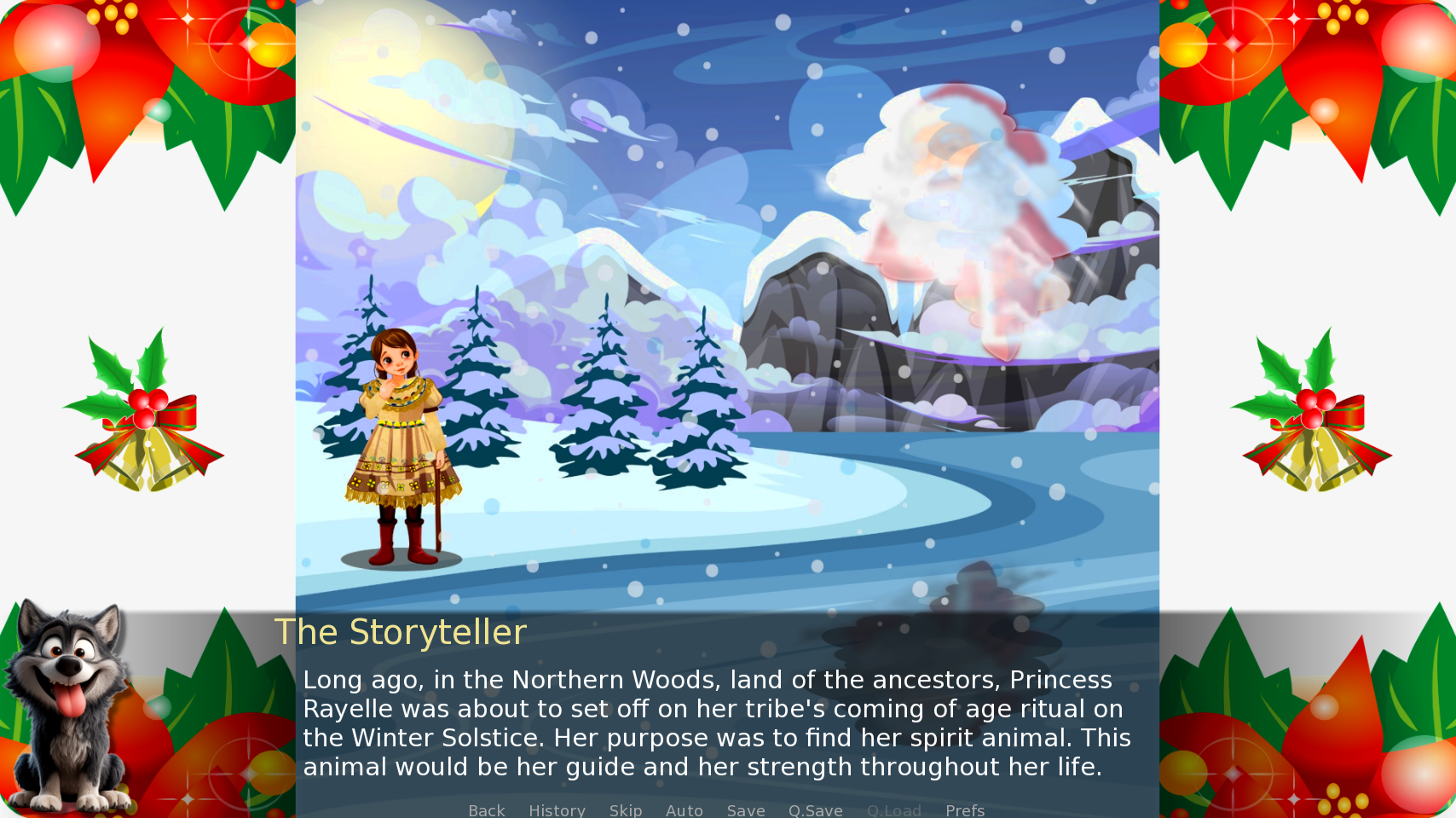Open the Save screen
Viewport: 1456px width, 818px height.
tap(745, 810)
